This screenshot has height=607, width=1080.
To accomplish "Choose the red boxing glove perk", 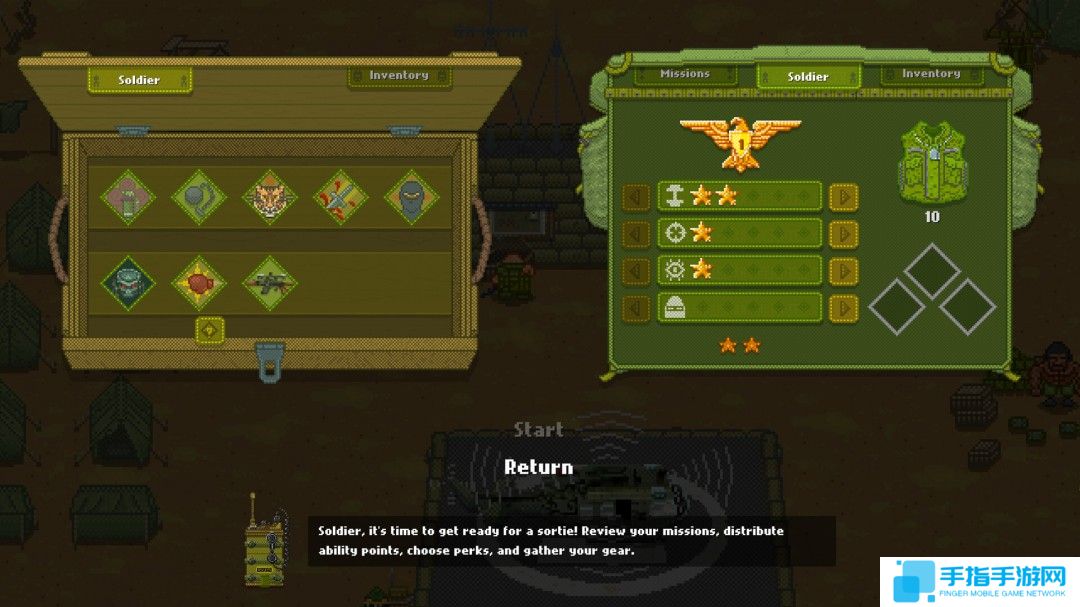I will pyautogui.click(x=199, y=284).
